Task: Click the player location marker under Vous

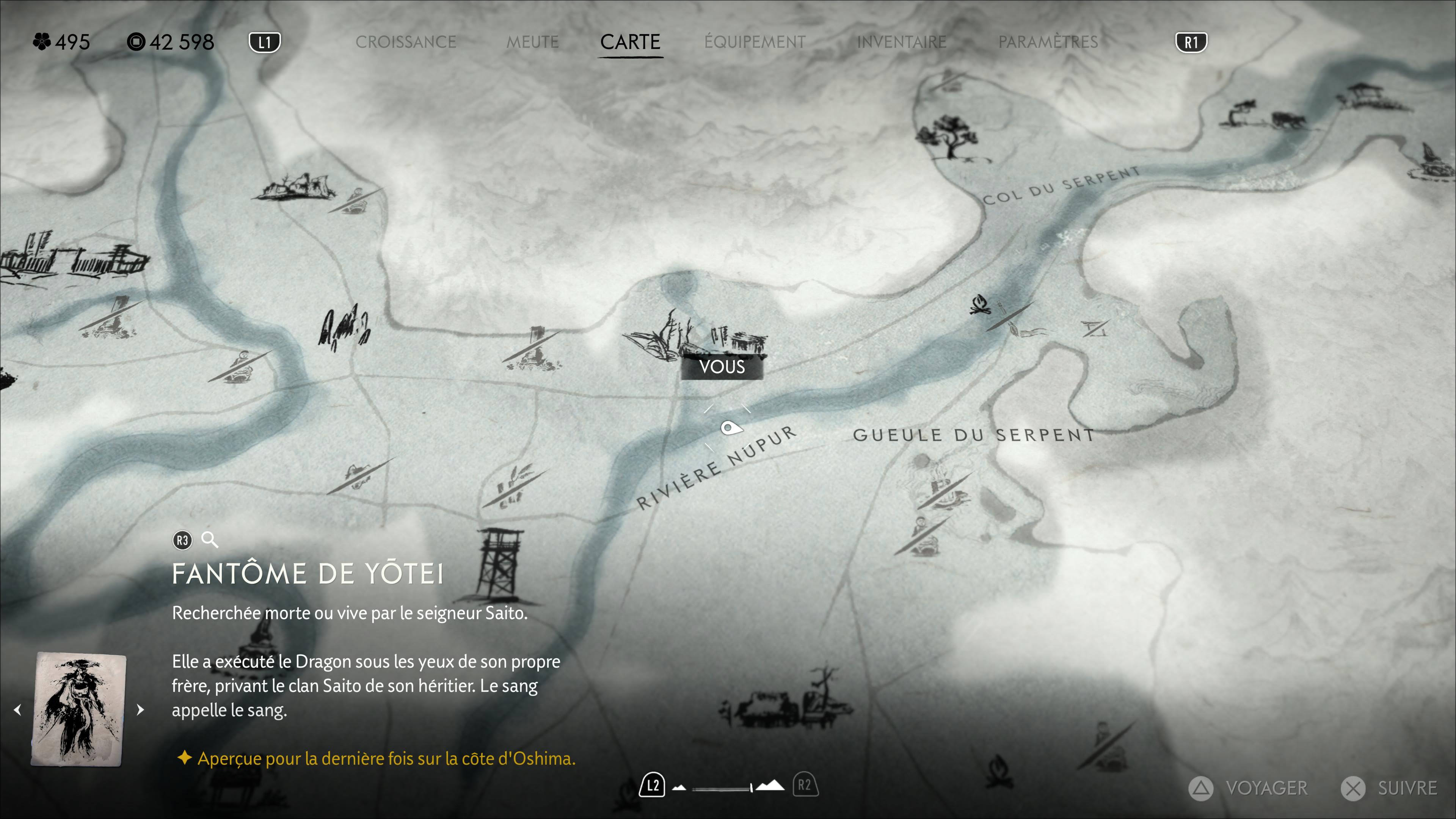Action: point(730,428)
